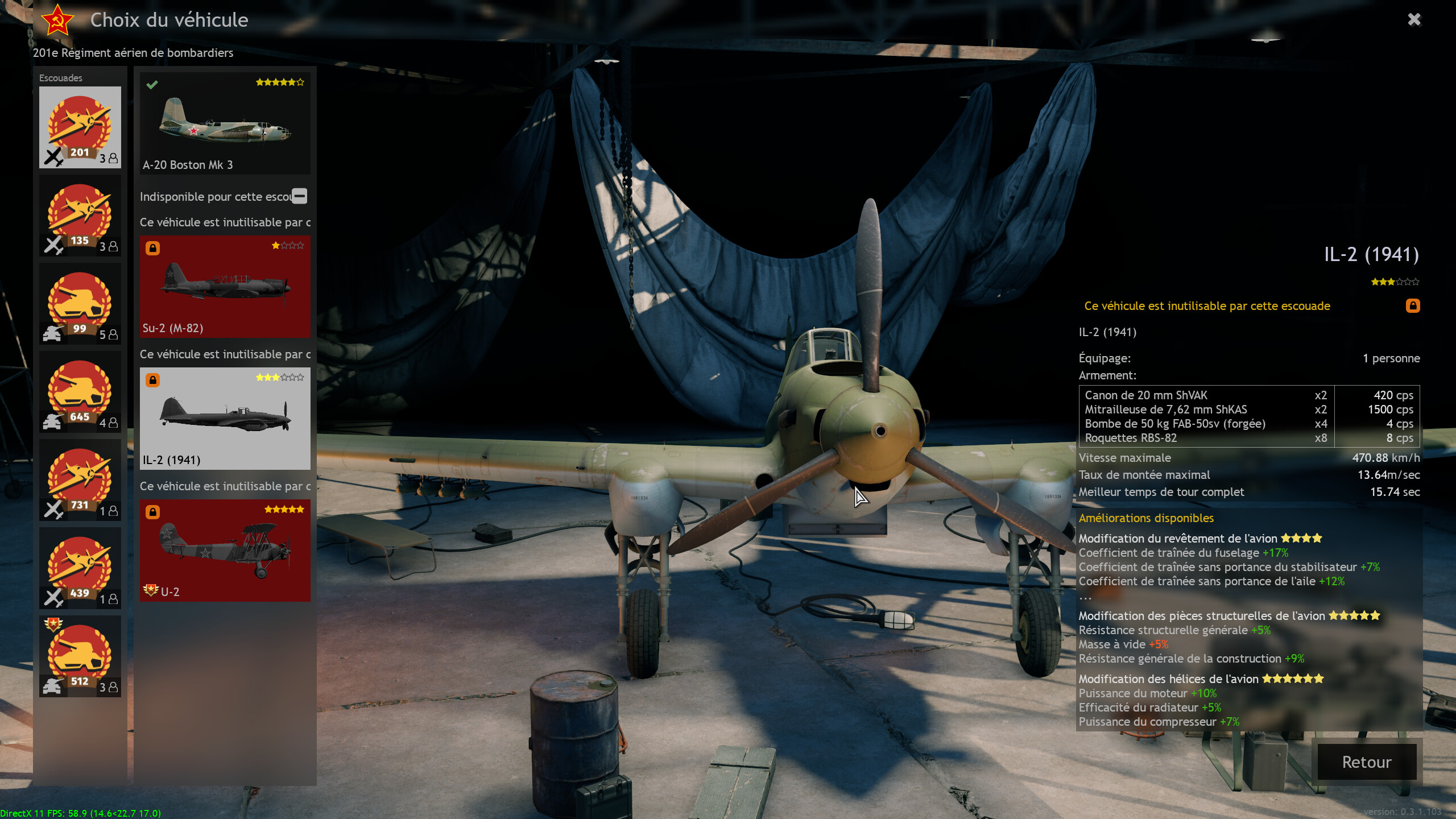Collapse the Indisponible pour cette escouade section
Viewport: 1456px width, 819px height.
click(x=300, y=196)
